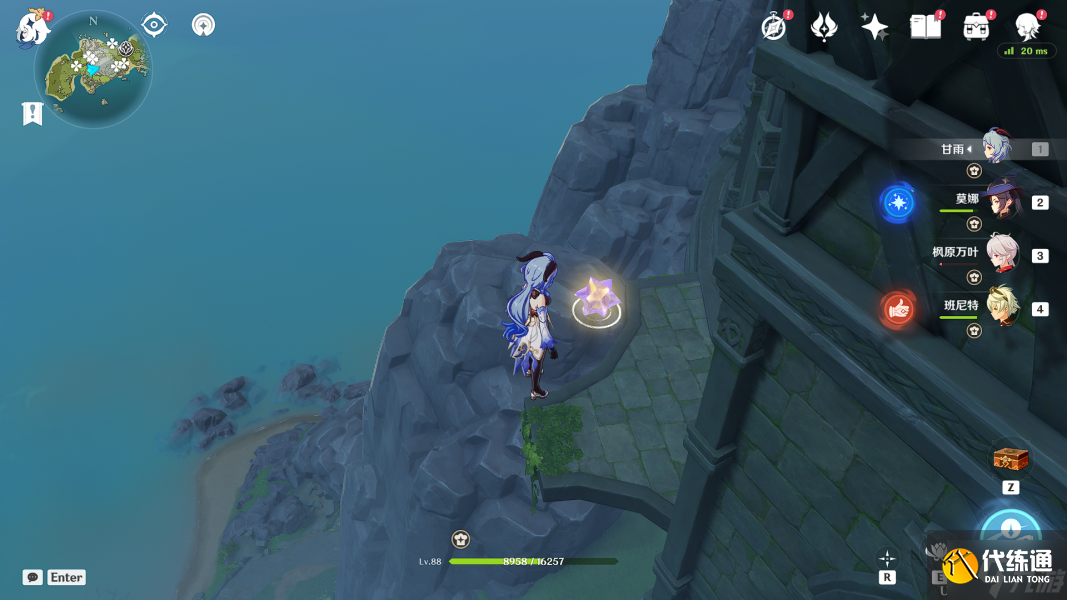Activate the crosshair aiming mode icon

[x=887, y=559]
